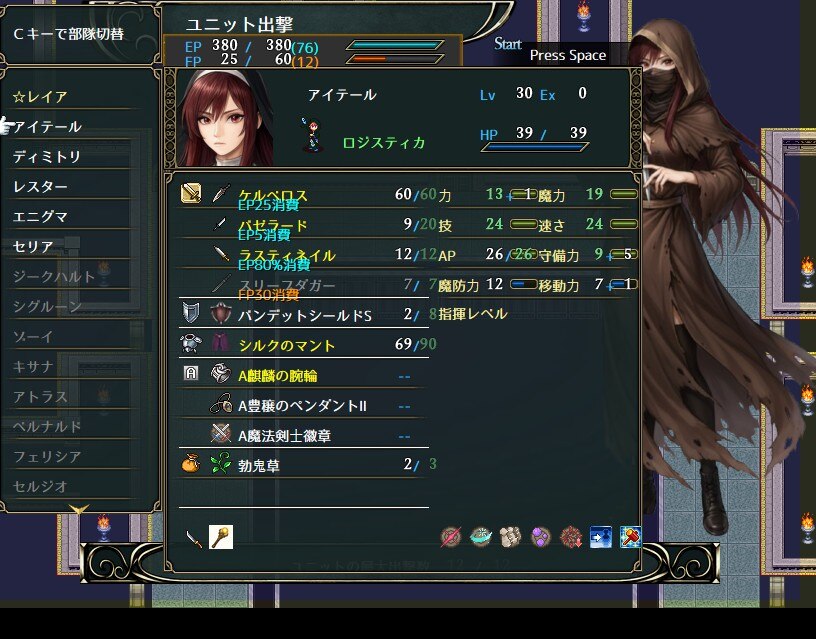The image size is (816, 639).
Task: Choose キサナ from the roster
Action: [x=34, y=366]
